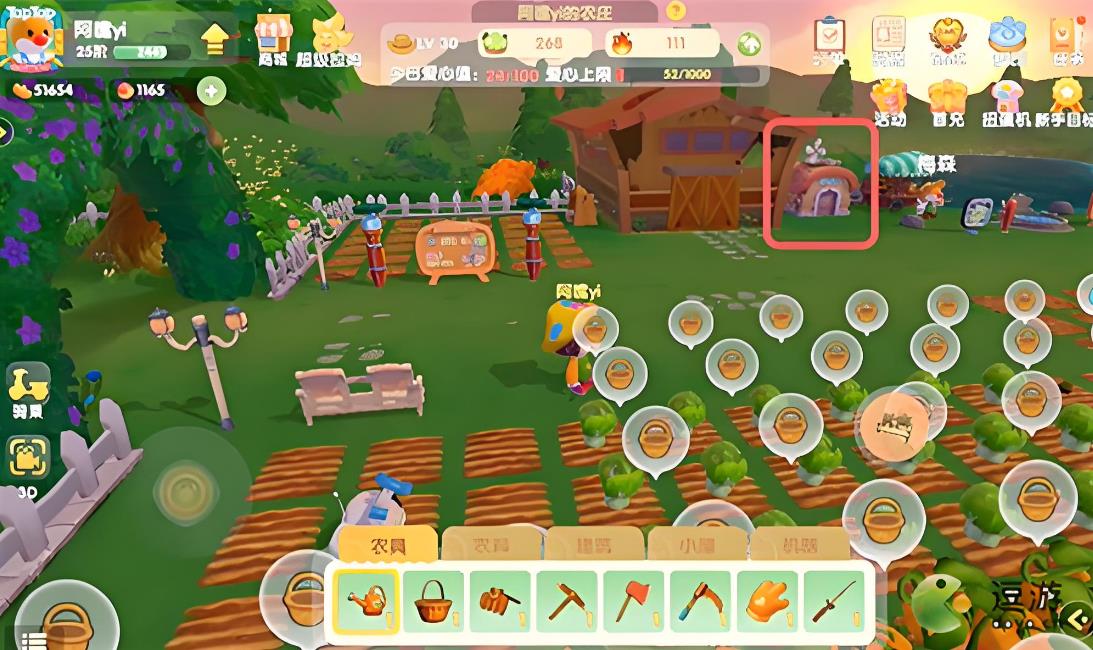Viewport: 1093px width, 650px height.
Task: Open the 活动 events gift icon
Action: 888,100
